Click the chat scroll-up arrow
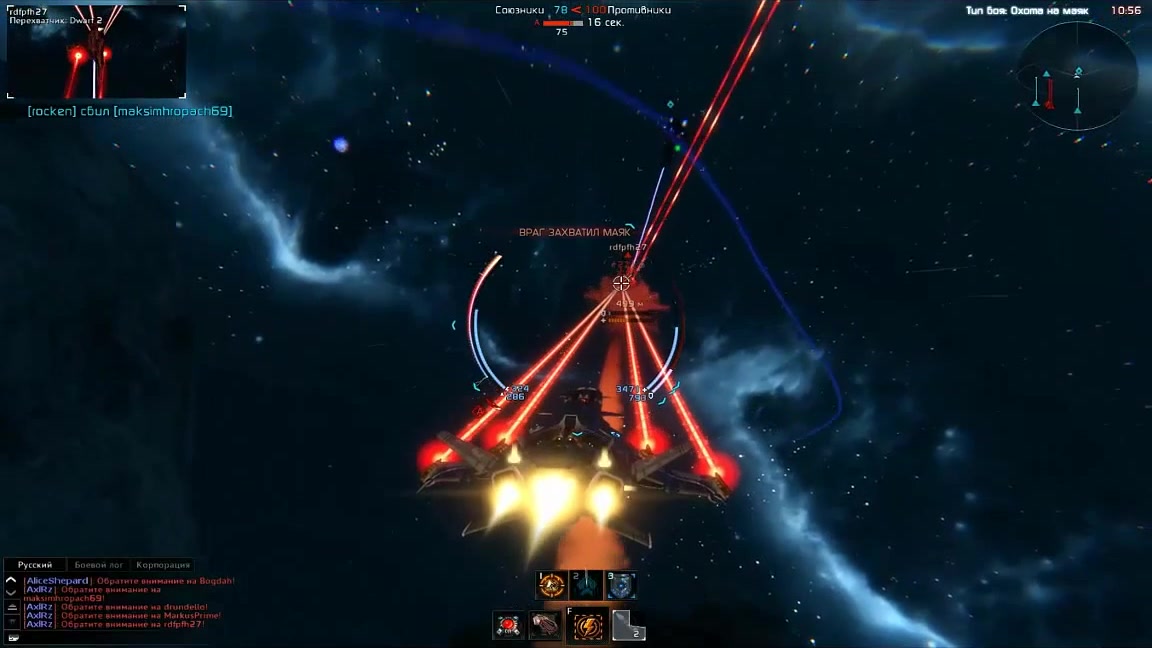The width and height of the screenshot is (1152, 648). [11, 580]
